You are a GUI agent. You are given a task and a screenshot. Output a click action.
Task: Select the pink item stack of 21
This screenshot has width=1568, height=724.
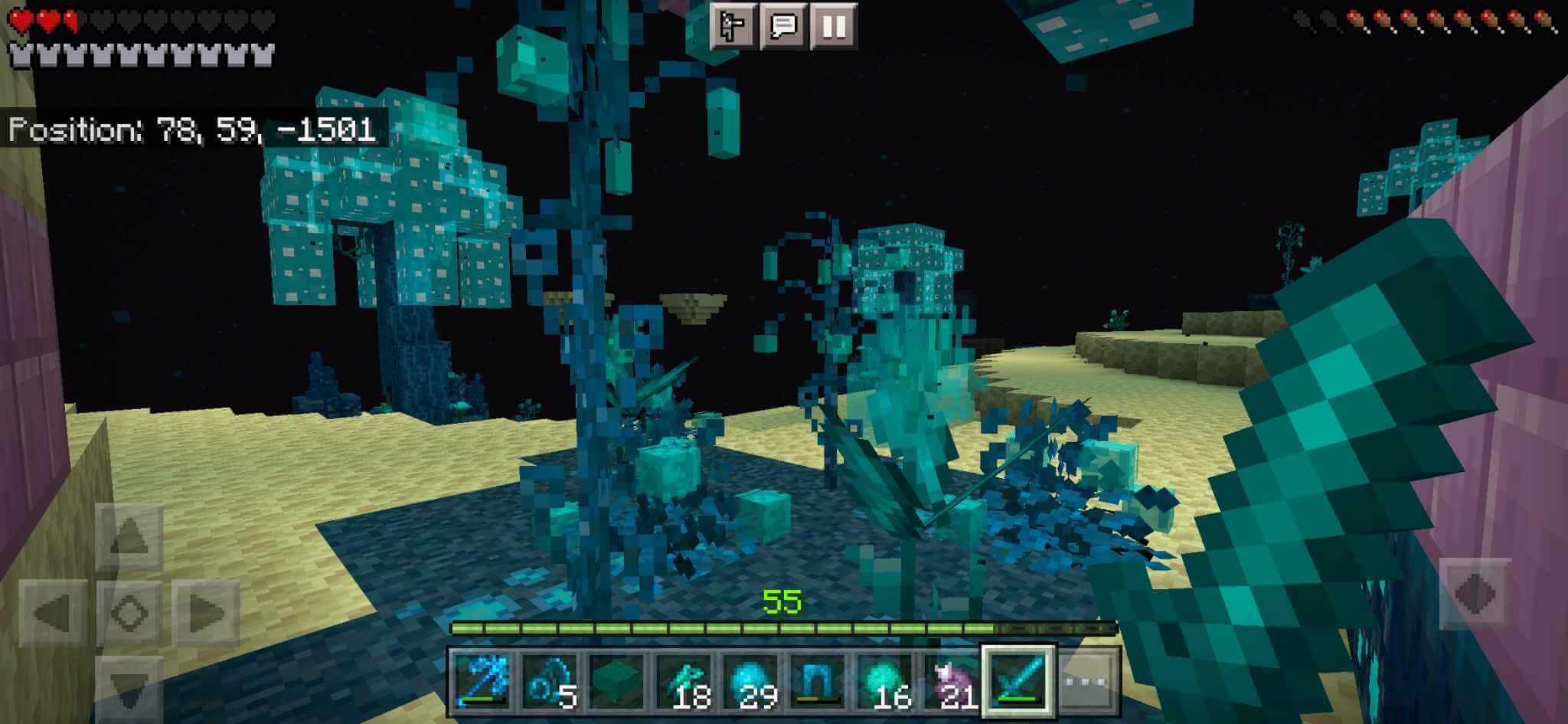952,680
